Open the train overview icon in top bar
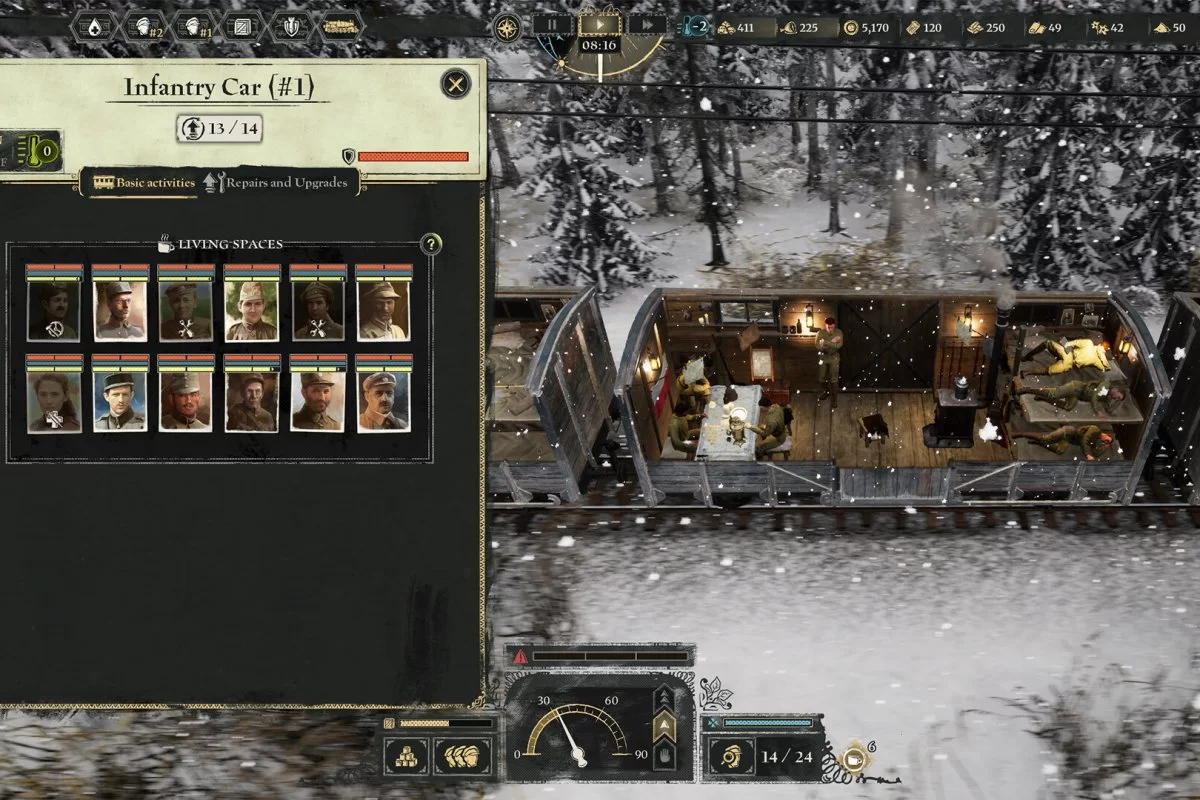Viewport: 1200px width, 800px height. tap(241, 26)
